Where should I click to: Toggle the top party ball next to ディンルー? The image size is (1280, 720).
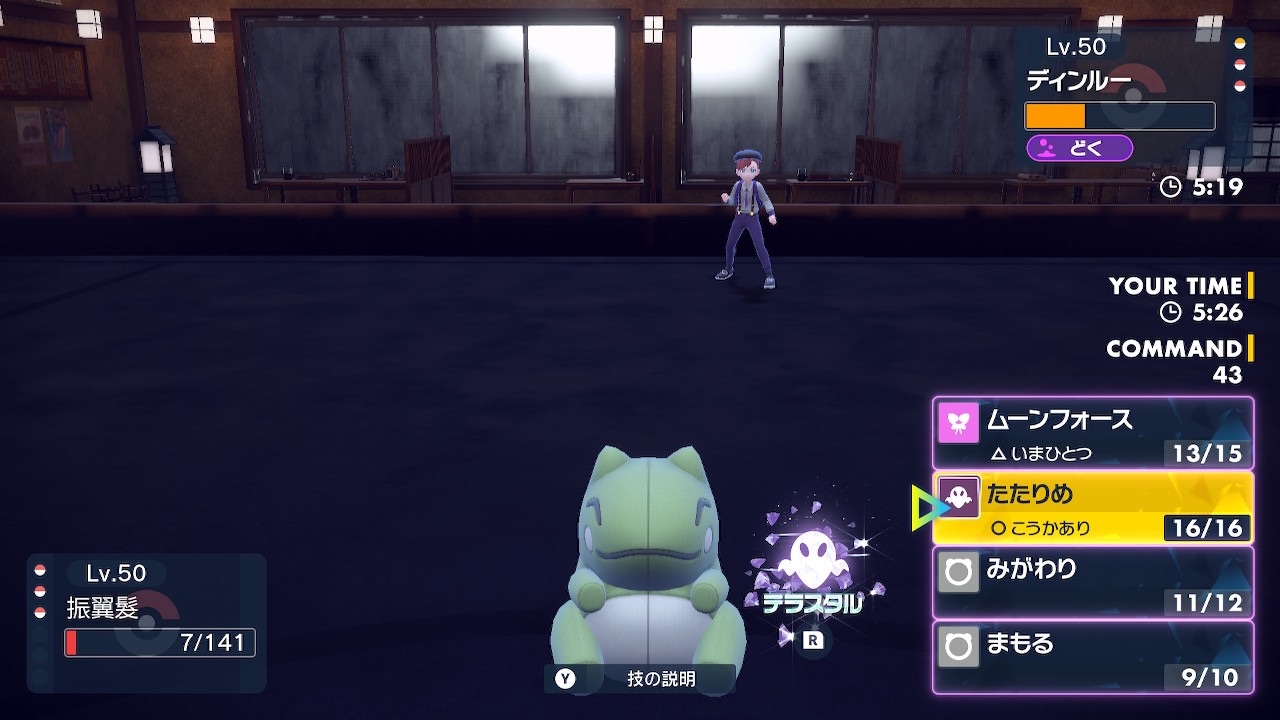[1241, 44]
